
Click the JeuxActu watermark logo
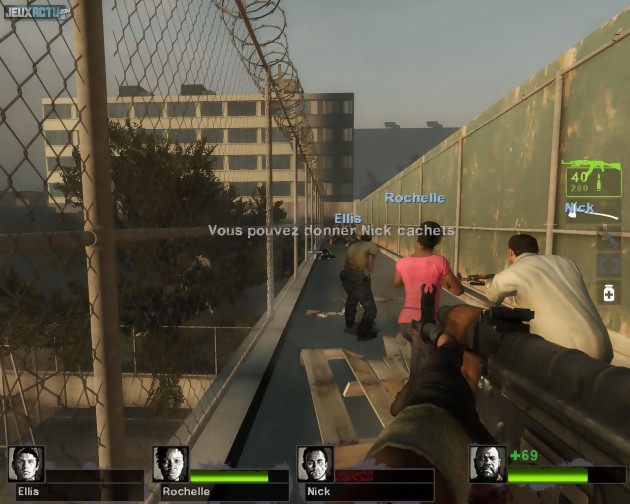[x=35, y=13]
